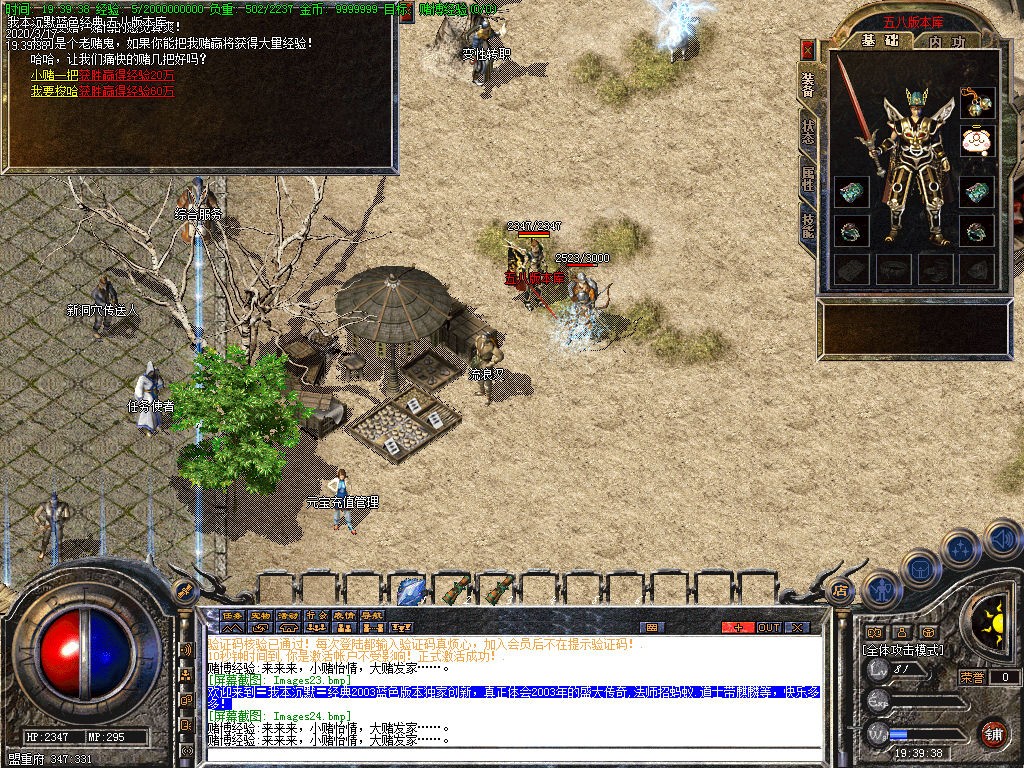Image resolution: width=1024 pixels, height=768 pixels.
Task: Open the 店 shop button
Action: tap(838, 590)
